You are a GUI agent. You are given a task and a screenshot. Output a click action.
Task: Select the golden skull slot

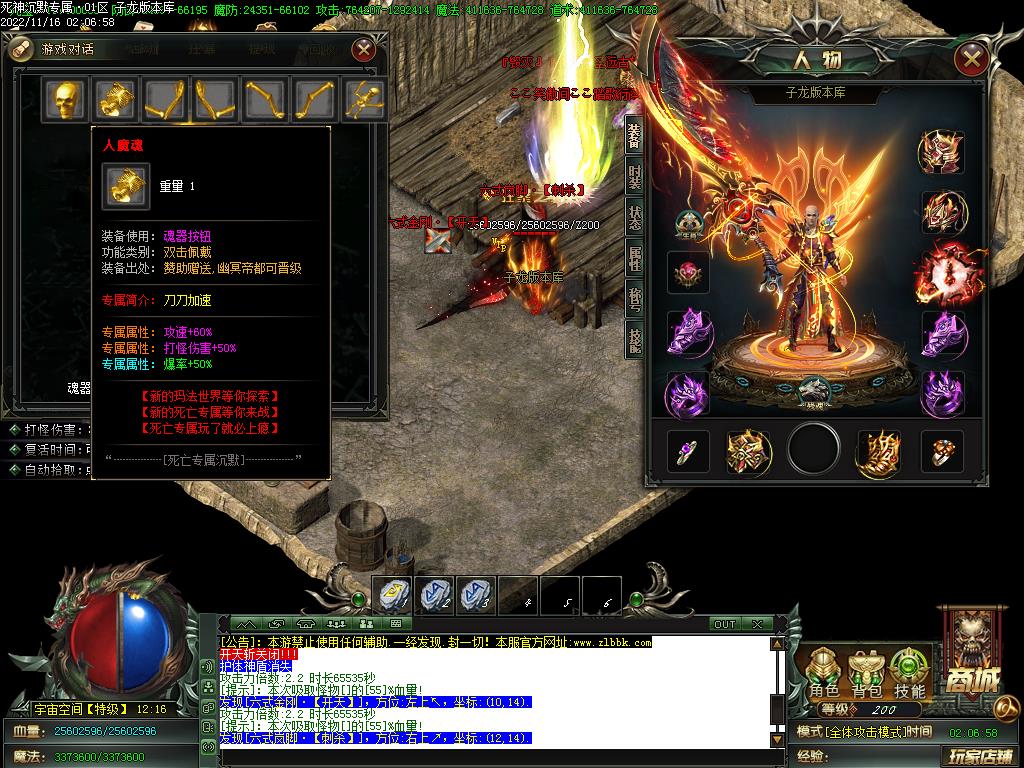[x=65, y=99]
